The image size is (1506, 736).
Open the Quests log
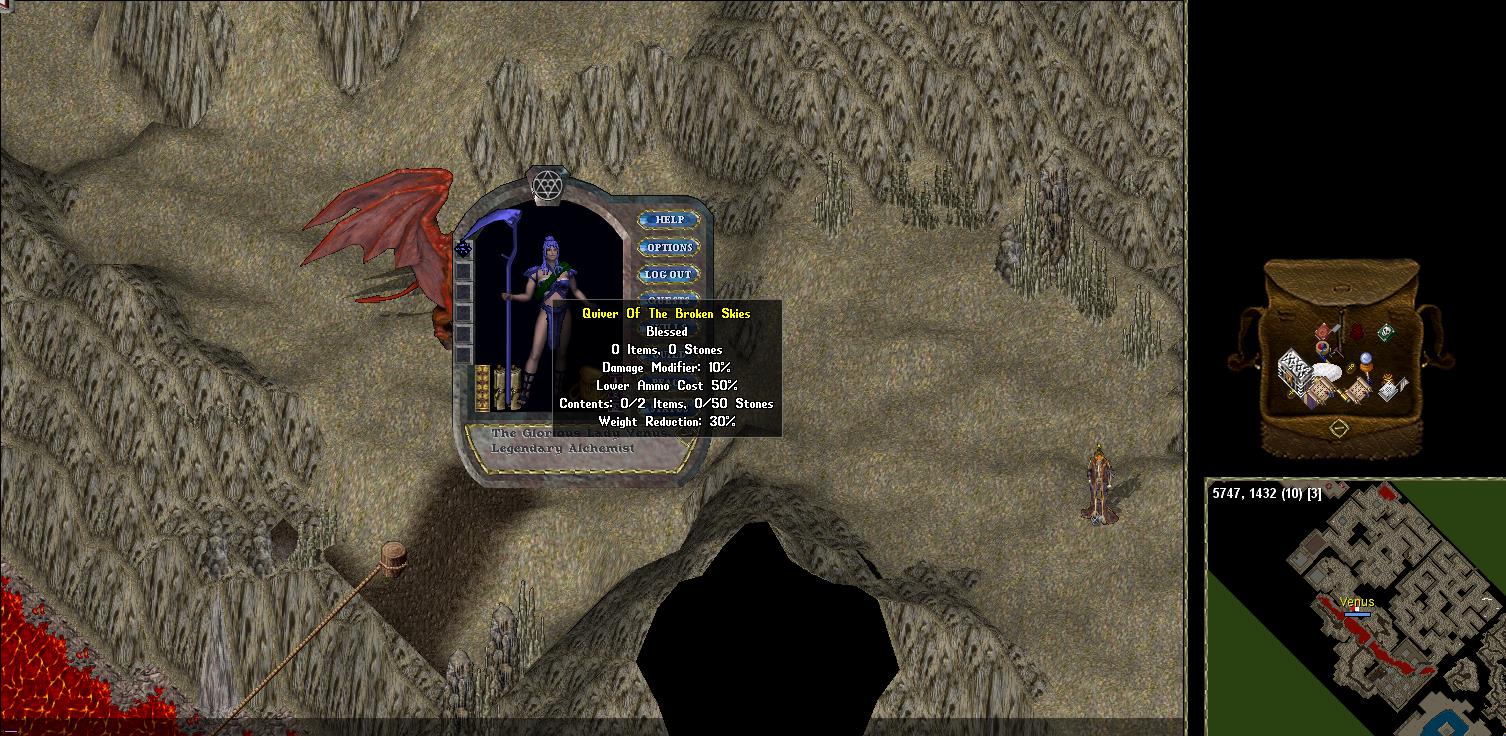click(669, 298)
